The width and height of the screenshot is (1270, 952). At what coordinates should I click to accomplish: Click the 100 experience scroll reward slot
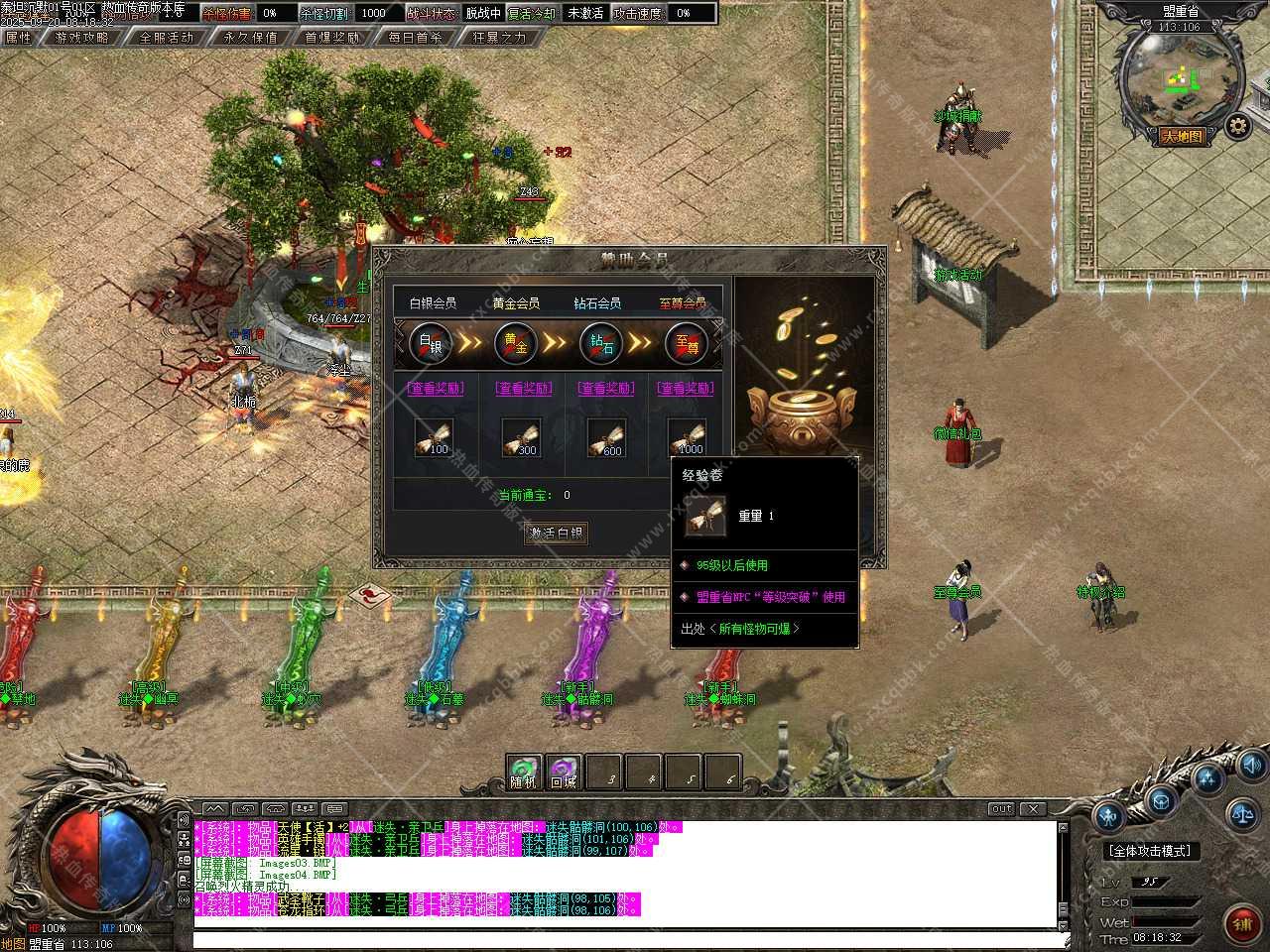pos(434,437)
